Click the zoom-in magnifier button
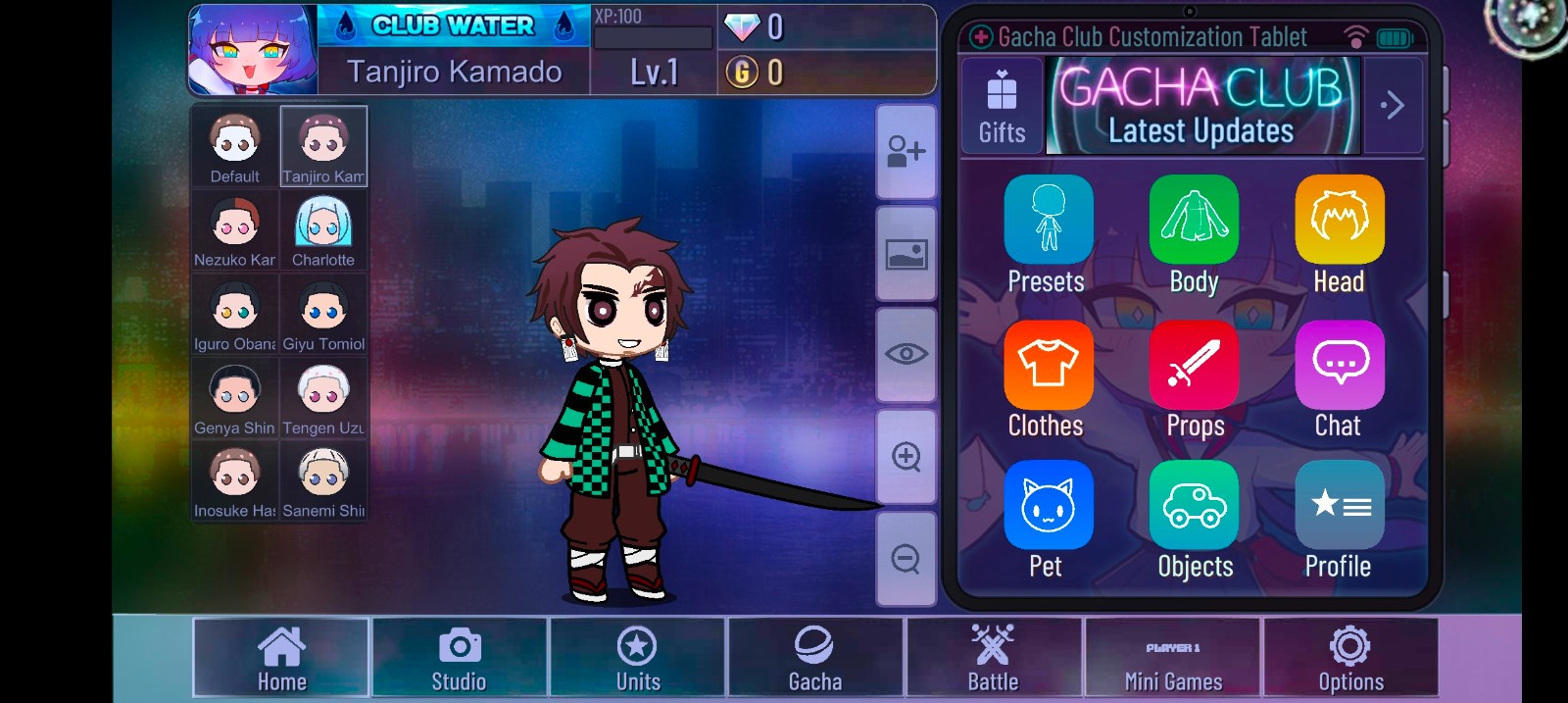Screen dimensions: 1568x703 pos(906,457)
